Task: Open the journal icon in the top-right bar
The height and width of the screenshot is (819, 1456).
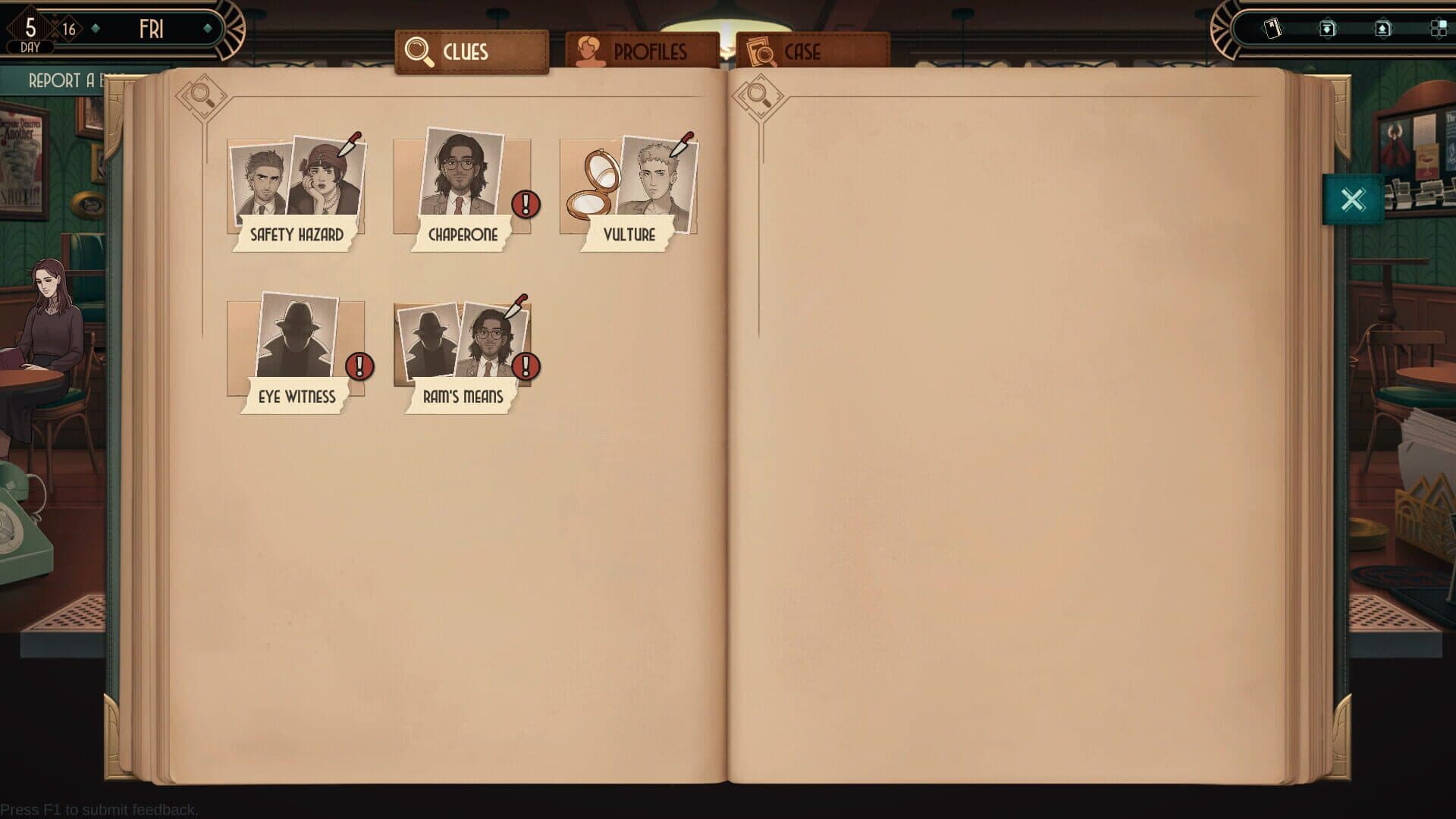Action: (1272, 27)
